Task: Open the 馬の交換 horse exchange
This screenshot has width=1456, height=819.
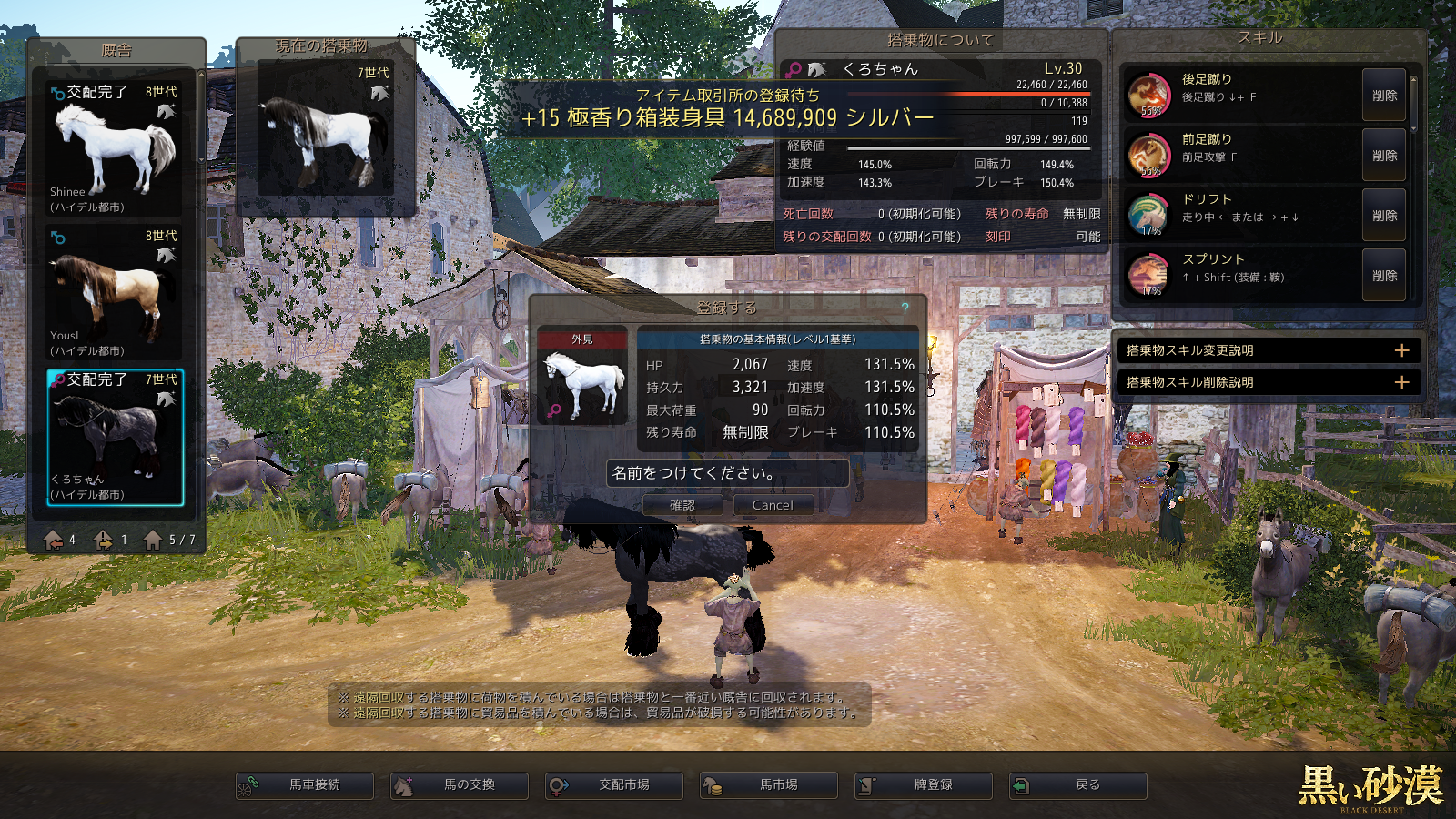Action: coord(460,785)
